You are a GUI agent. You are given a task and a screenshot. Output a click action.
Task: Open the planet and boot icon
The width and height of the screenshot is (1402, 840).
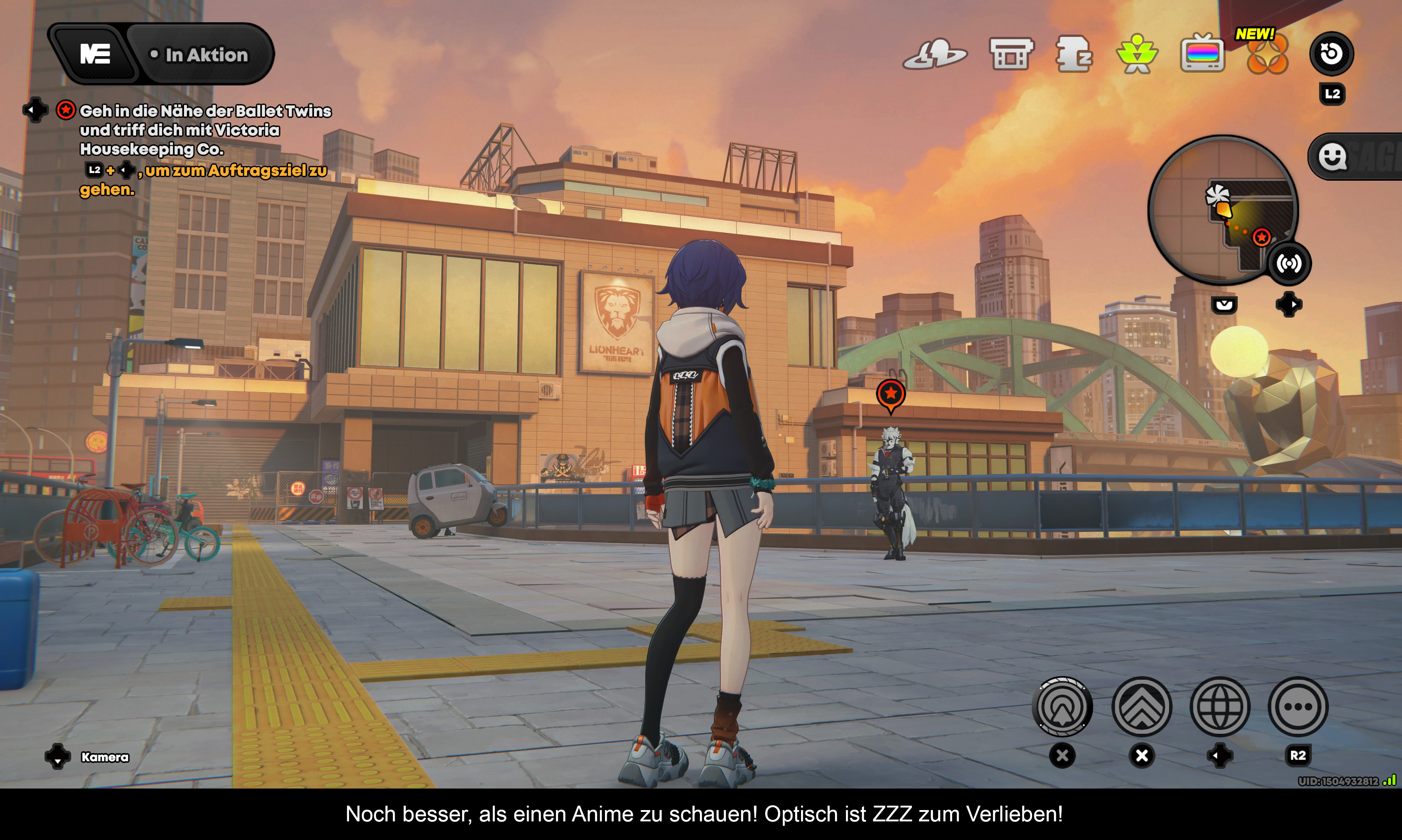coord(935,54)
